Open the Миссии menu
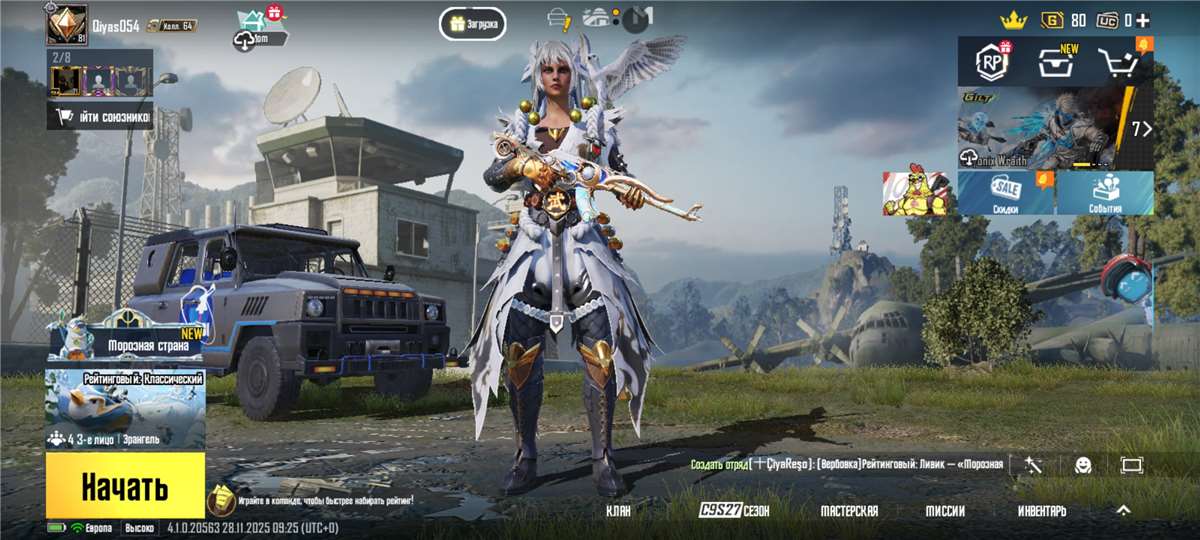Screen dimensions: 1200x540 [x=945, y=511]
